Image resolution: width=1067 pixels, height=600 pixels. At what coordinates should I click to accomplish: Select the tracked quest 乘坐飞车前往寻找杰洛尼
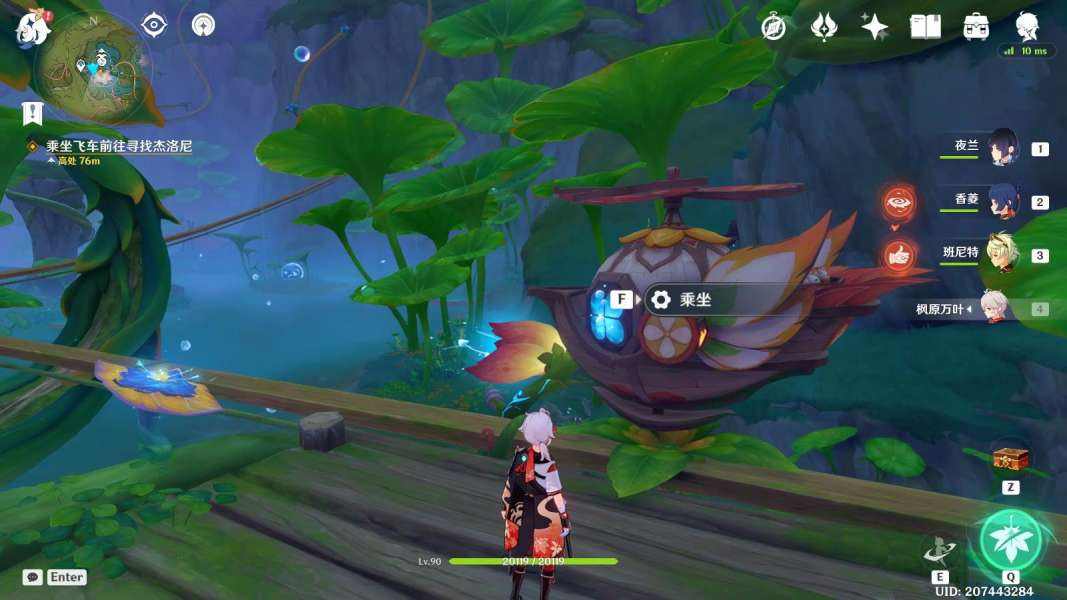(118, 146)
